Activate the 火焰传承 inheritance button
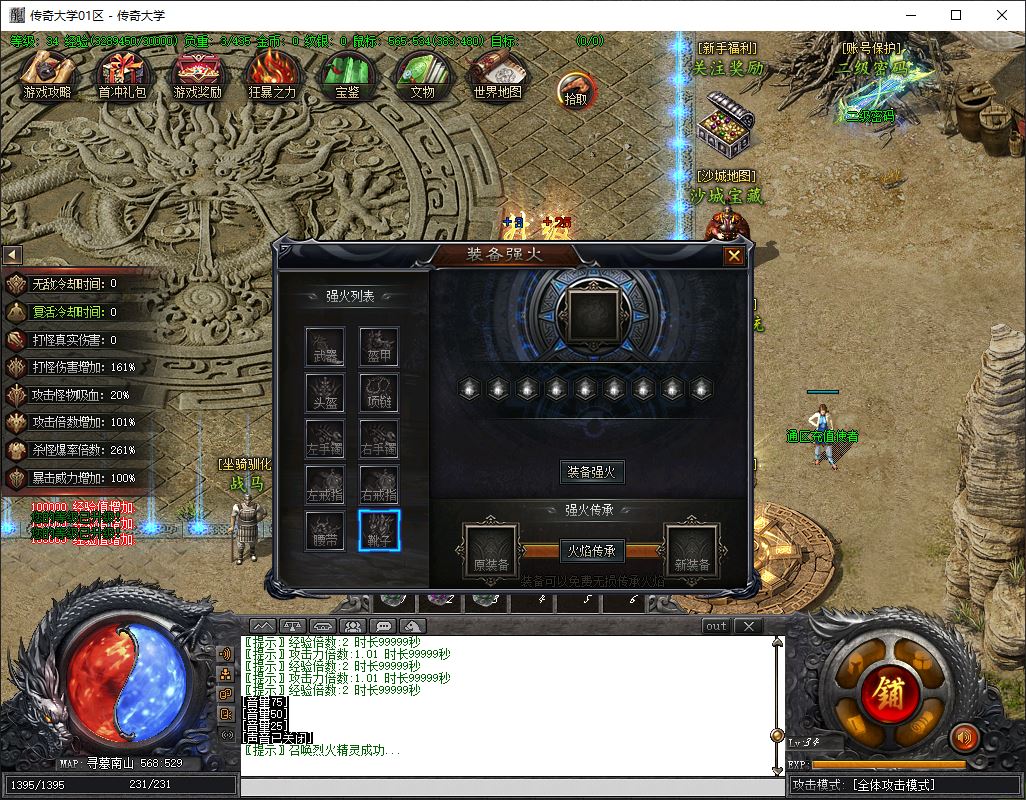 click(591, 550)
